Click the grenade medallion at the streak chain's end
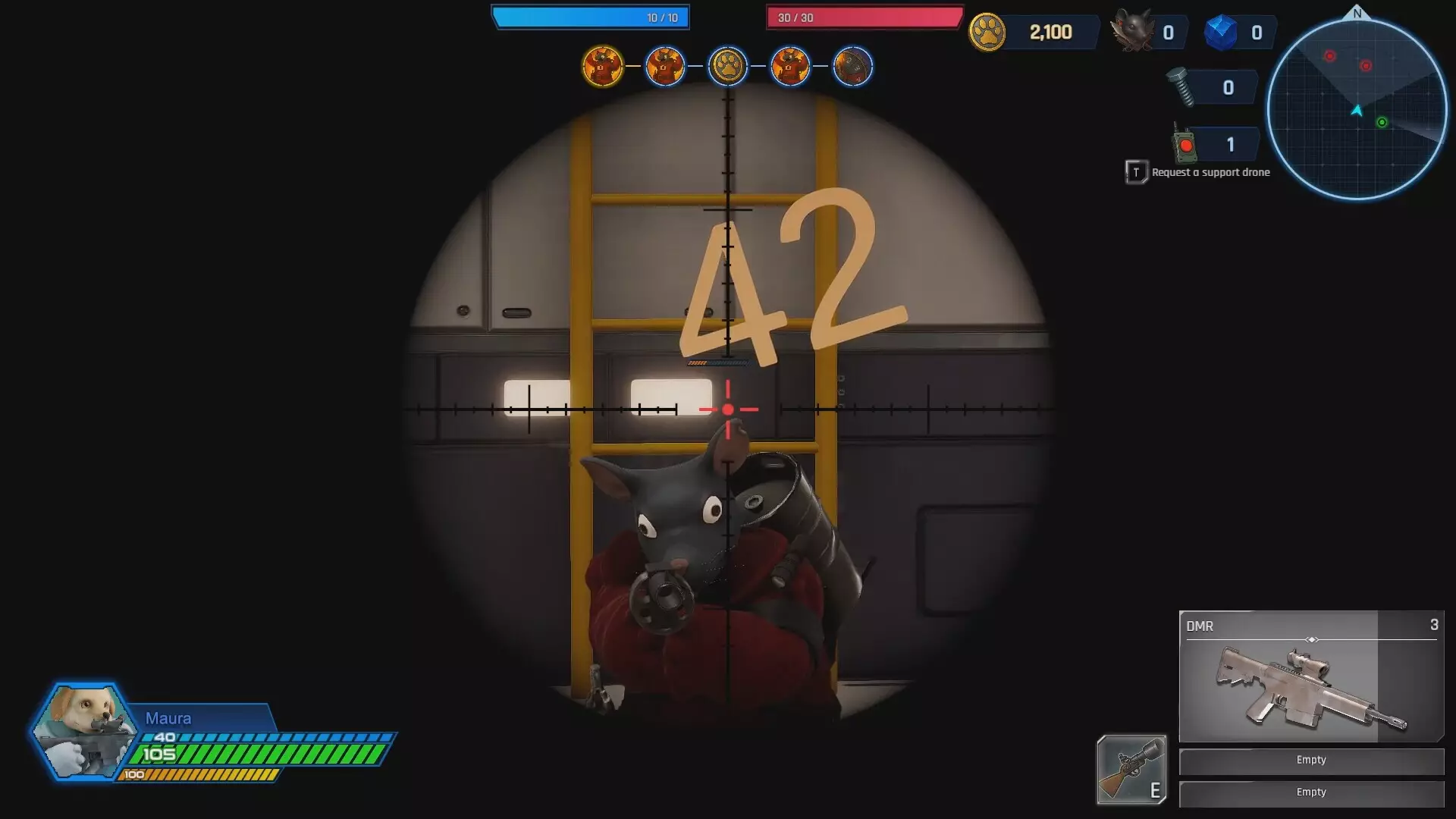Viewport: 1456px width, 819px height. click(854, 66)
